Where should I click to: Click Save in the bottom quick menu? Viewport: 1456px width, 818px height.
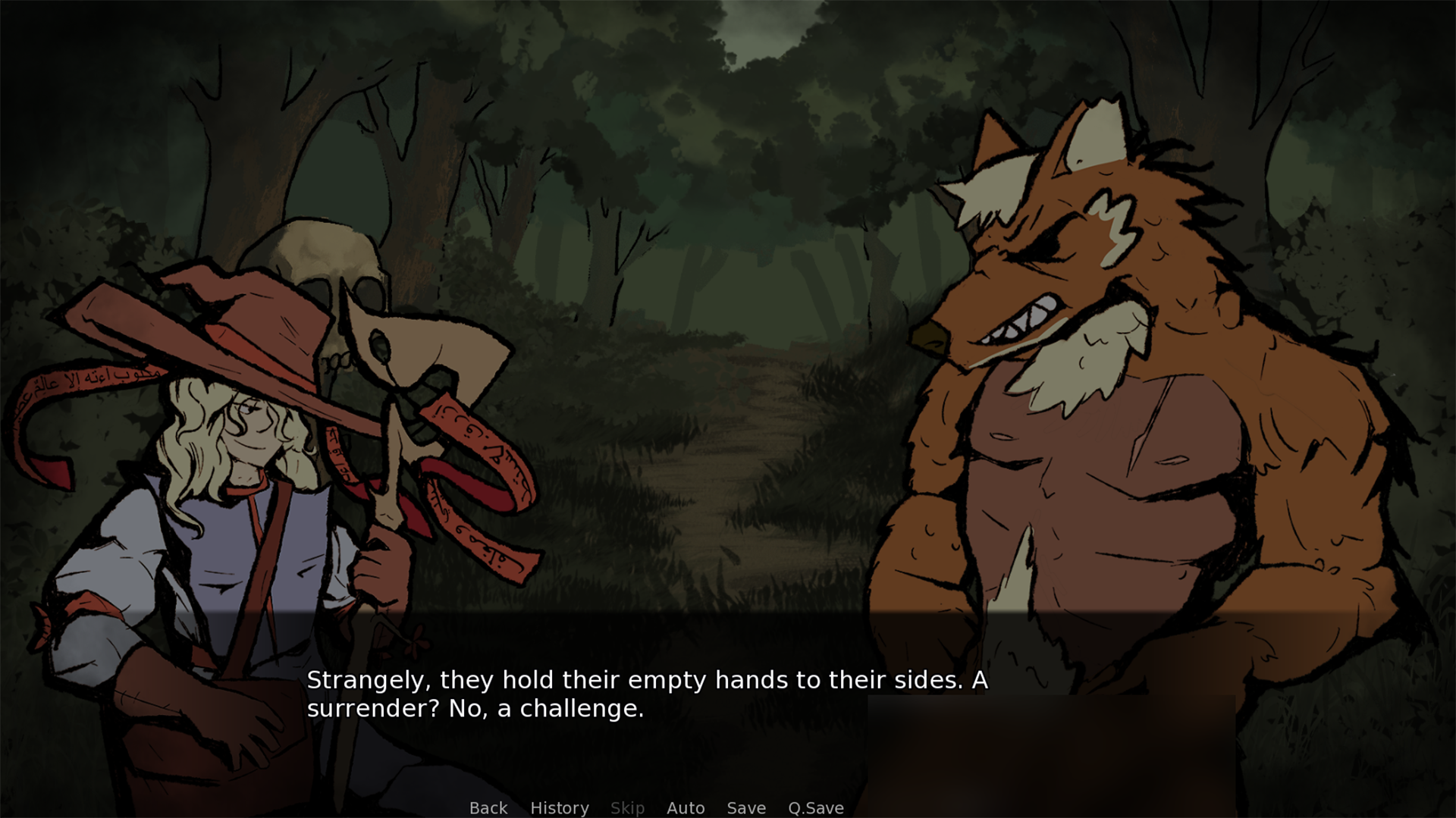pos(745,808)
